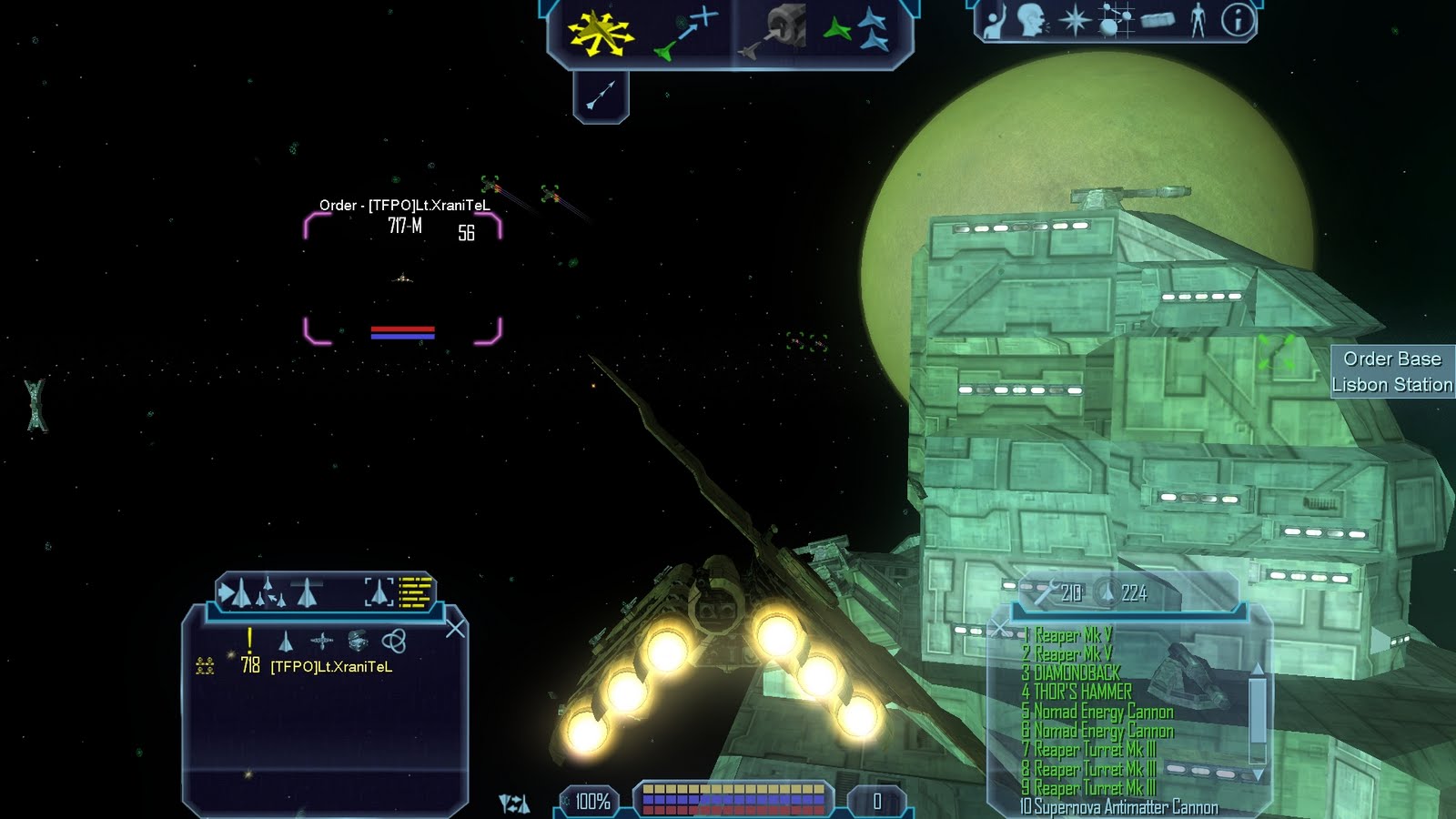Open the star-shaped story icon

tap(1074, 20)
